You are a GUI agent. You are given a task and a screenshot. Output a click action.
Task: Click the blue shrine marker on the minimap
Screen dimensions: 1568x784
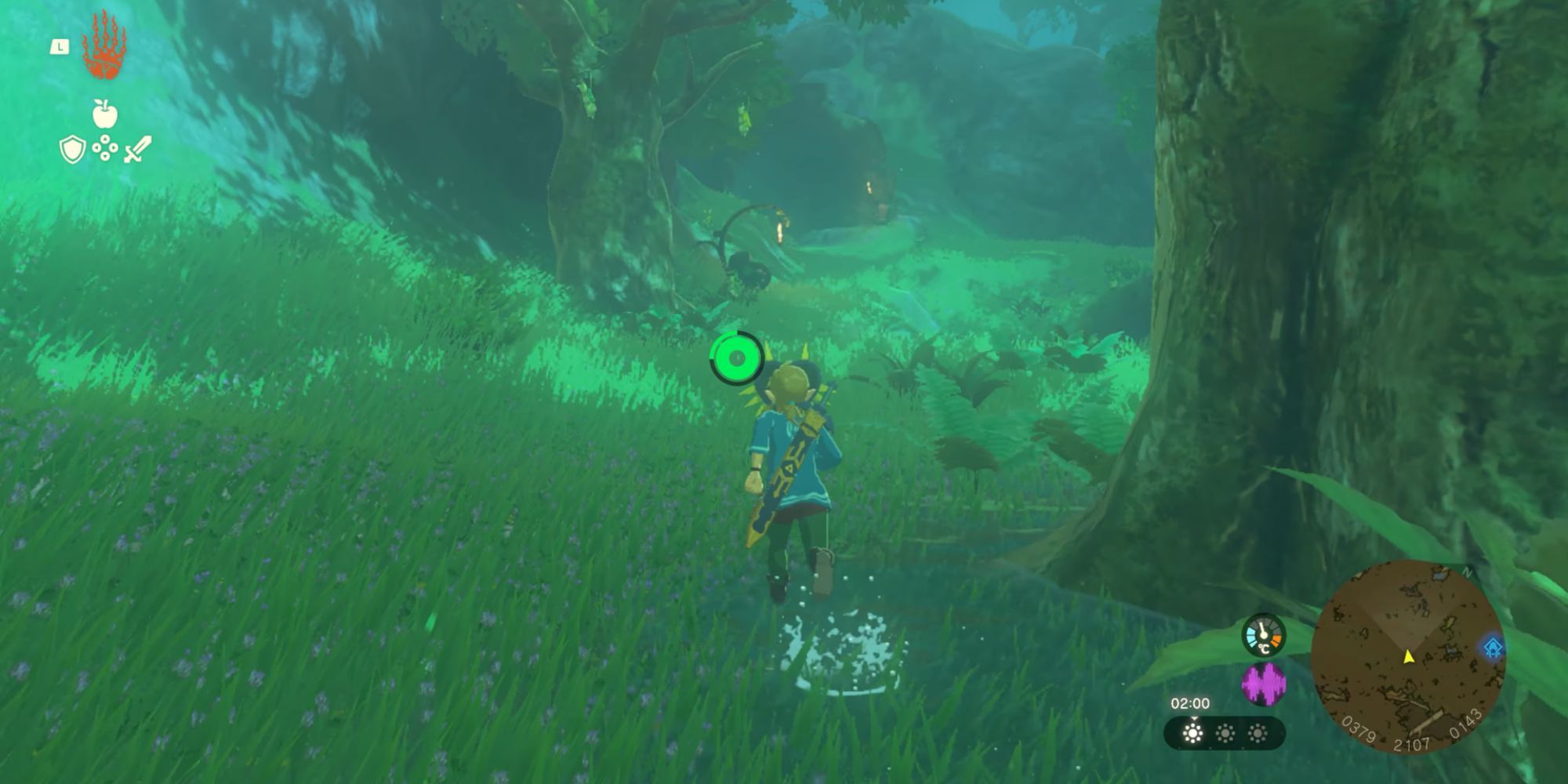1492,646
